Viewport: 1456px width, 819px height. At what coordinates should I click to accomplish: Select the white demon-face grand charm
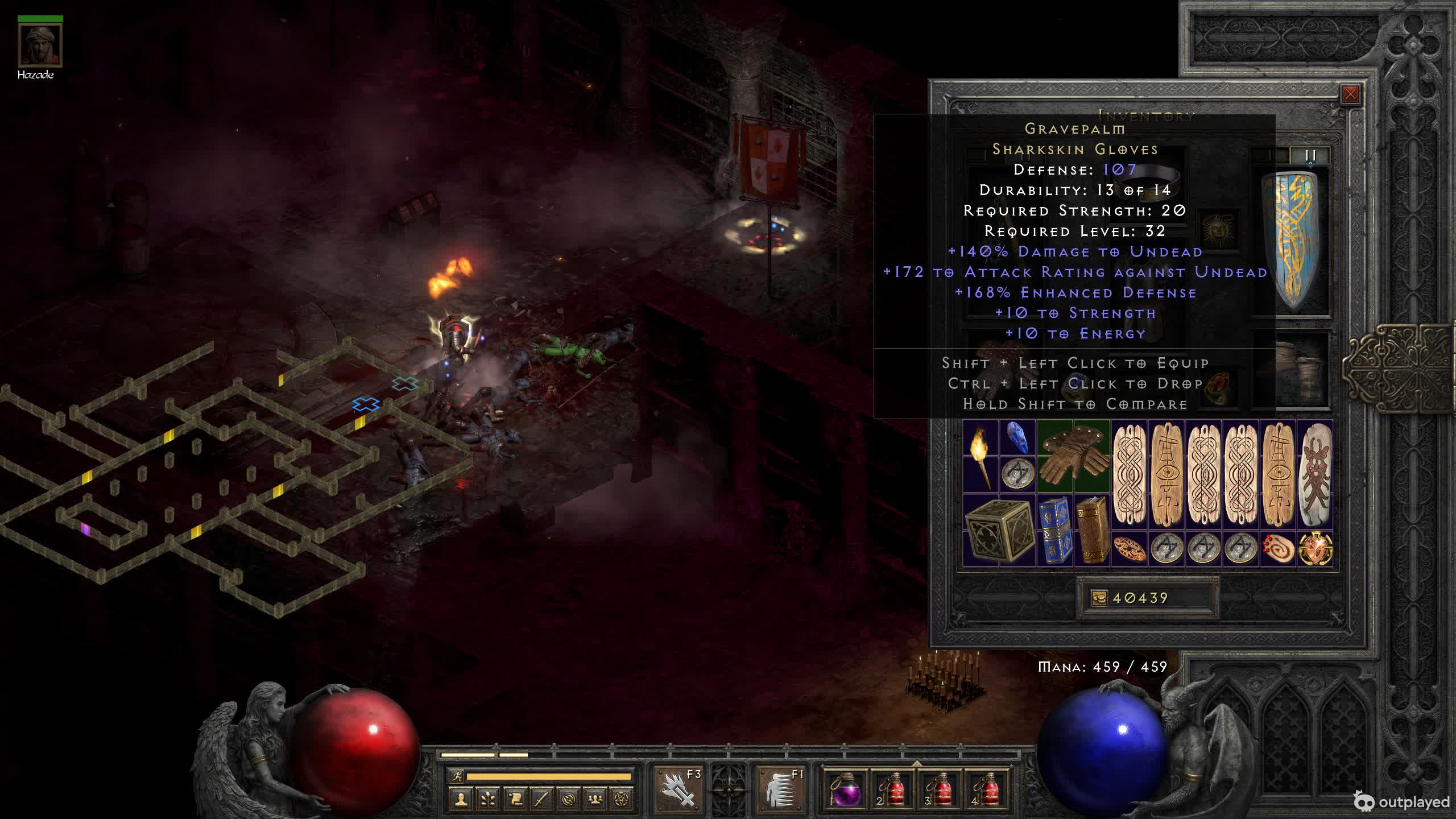[1315, 475]
